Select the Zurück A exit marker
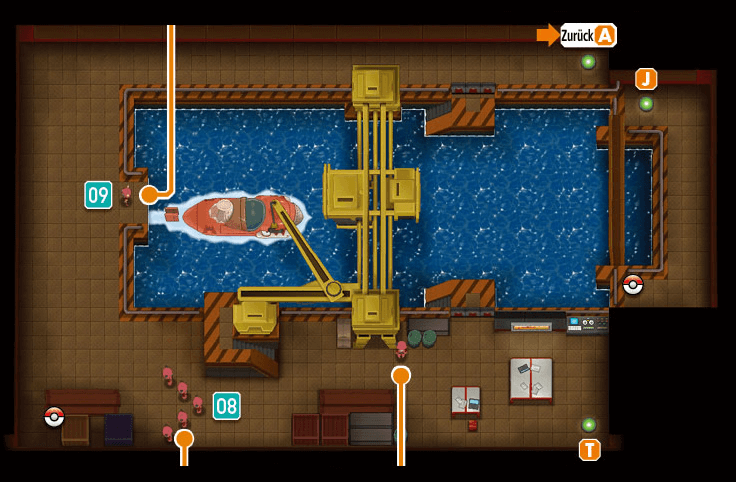This screenshot has height=482, width=736. (x=588, y=35)
